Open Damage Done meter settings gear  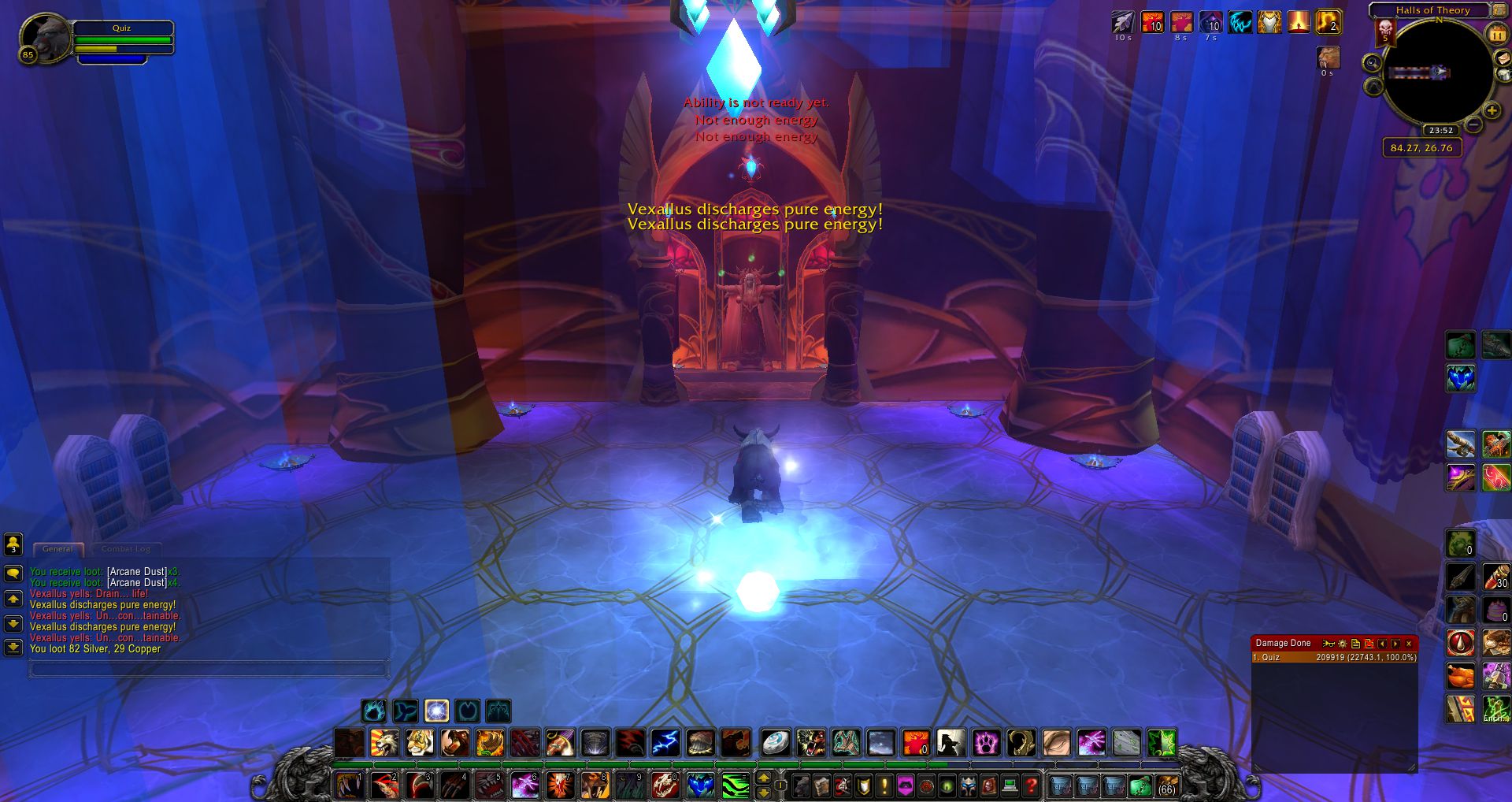coord(1343,644)
